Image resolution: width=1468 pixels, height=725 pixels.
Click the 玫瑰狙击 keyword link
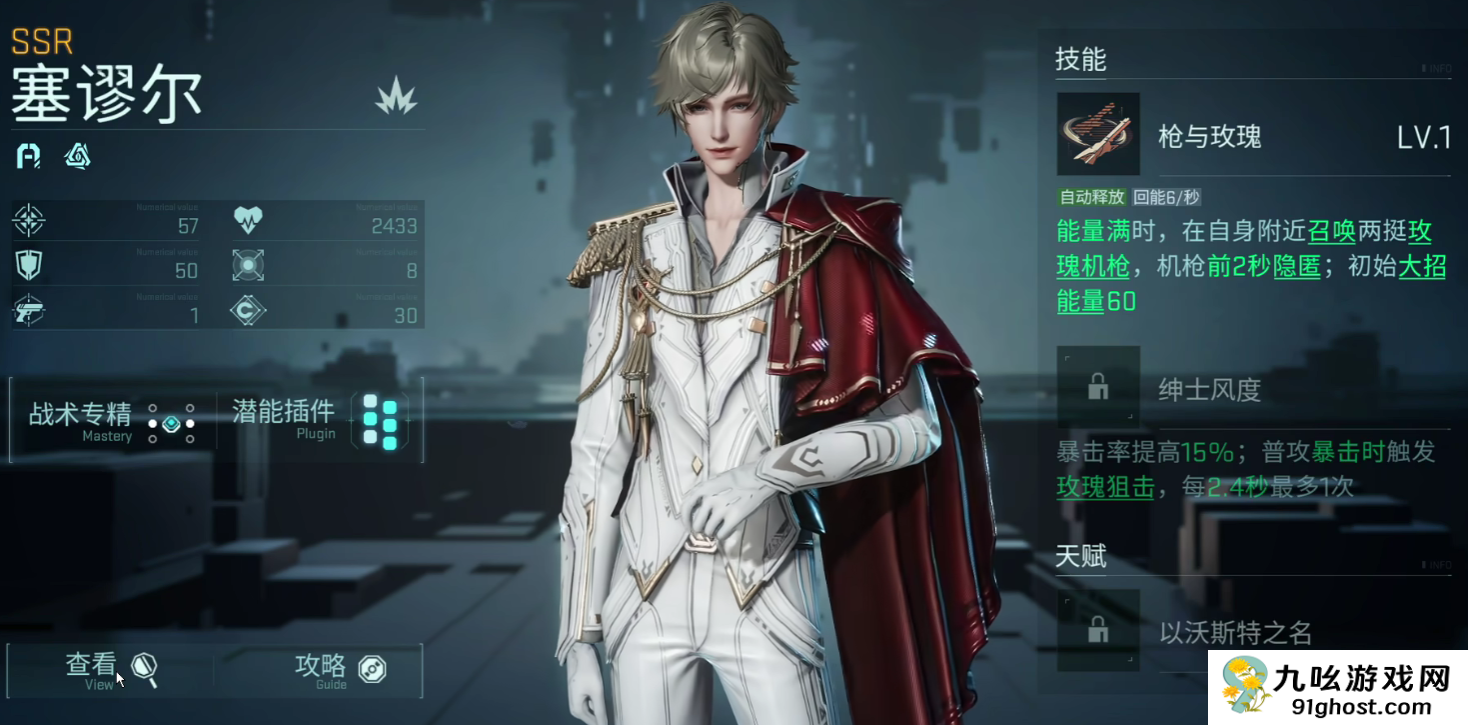[1105, 487]
